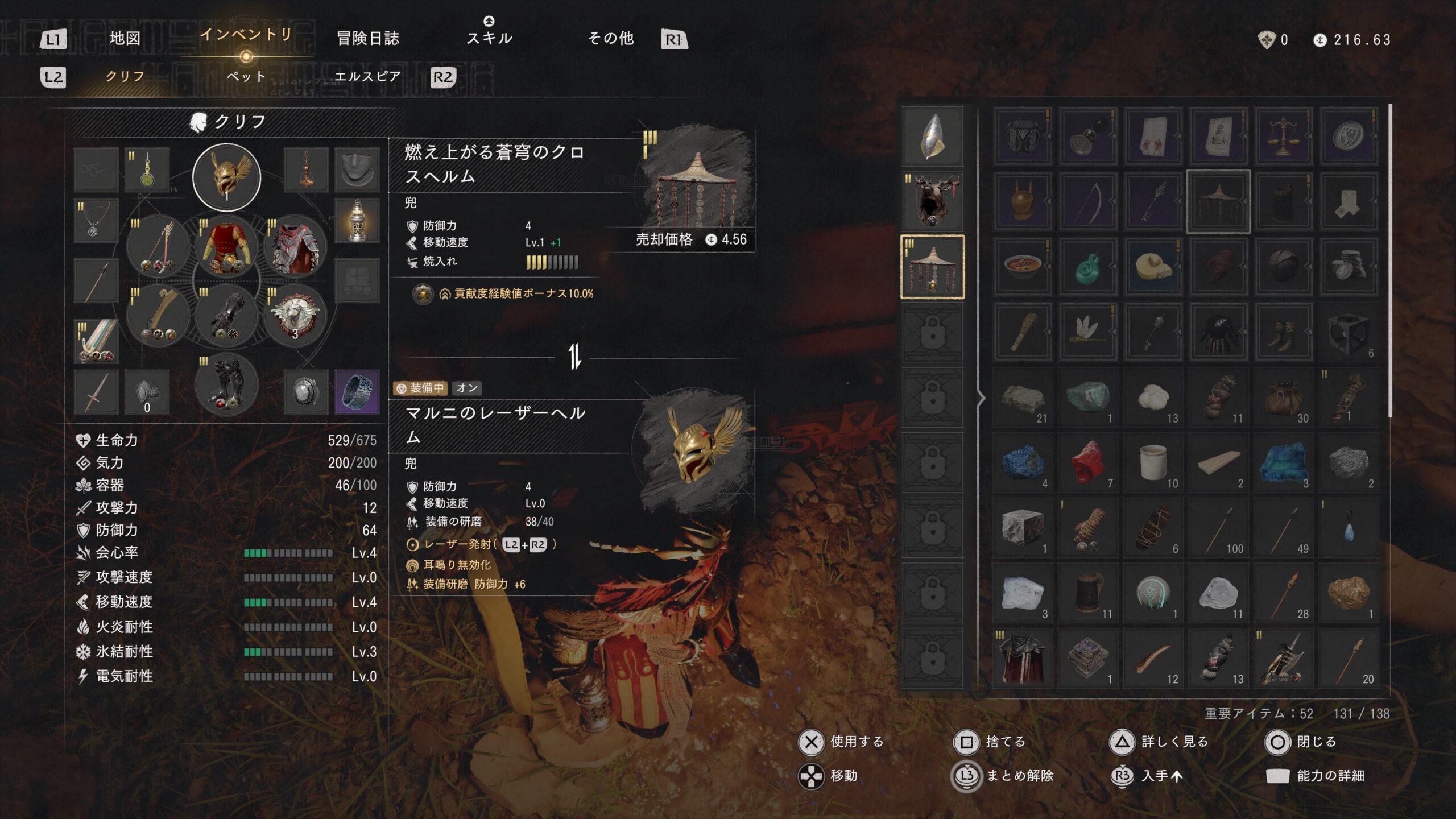Choose the blue ore stack of 4
This screenshot has height=819, width=1456.
(x=1023, y=462)
